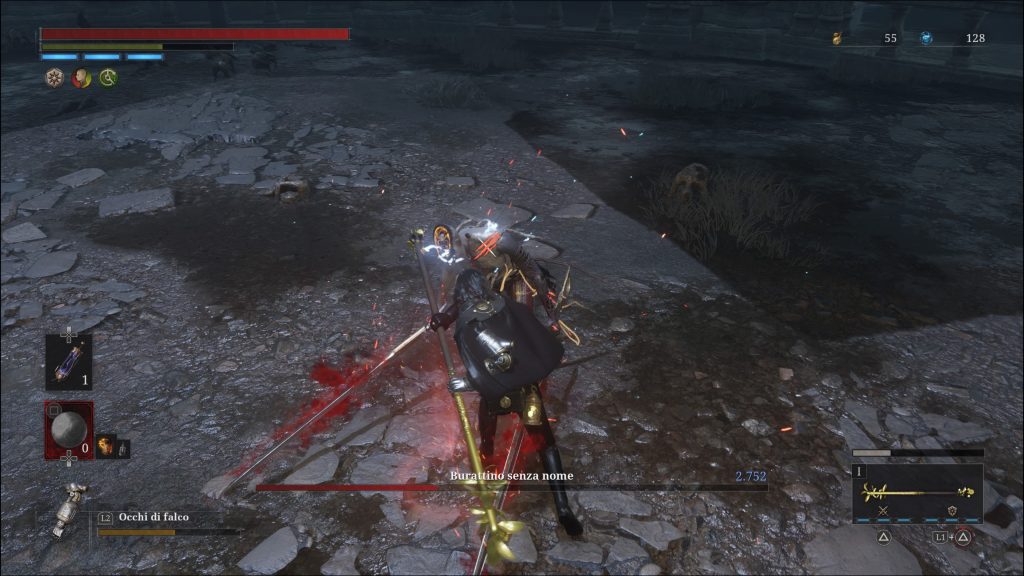Click the blue Ergo currency icon
The height and width of the screenshot is (576, 1024).
click(927, 38)
